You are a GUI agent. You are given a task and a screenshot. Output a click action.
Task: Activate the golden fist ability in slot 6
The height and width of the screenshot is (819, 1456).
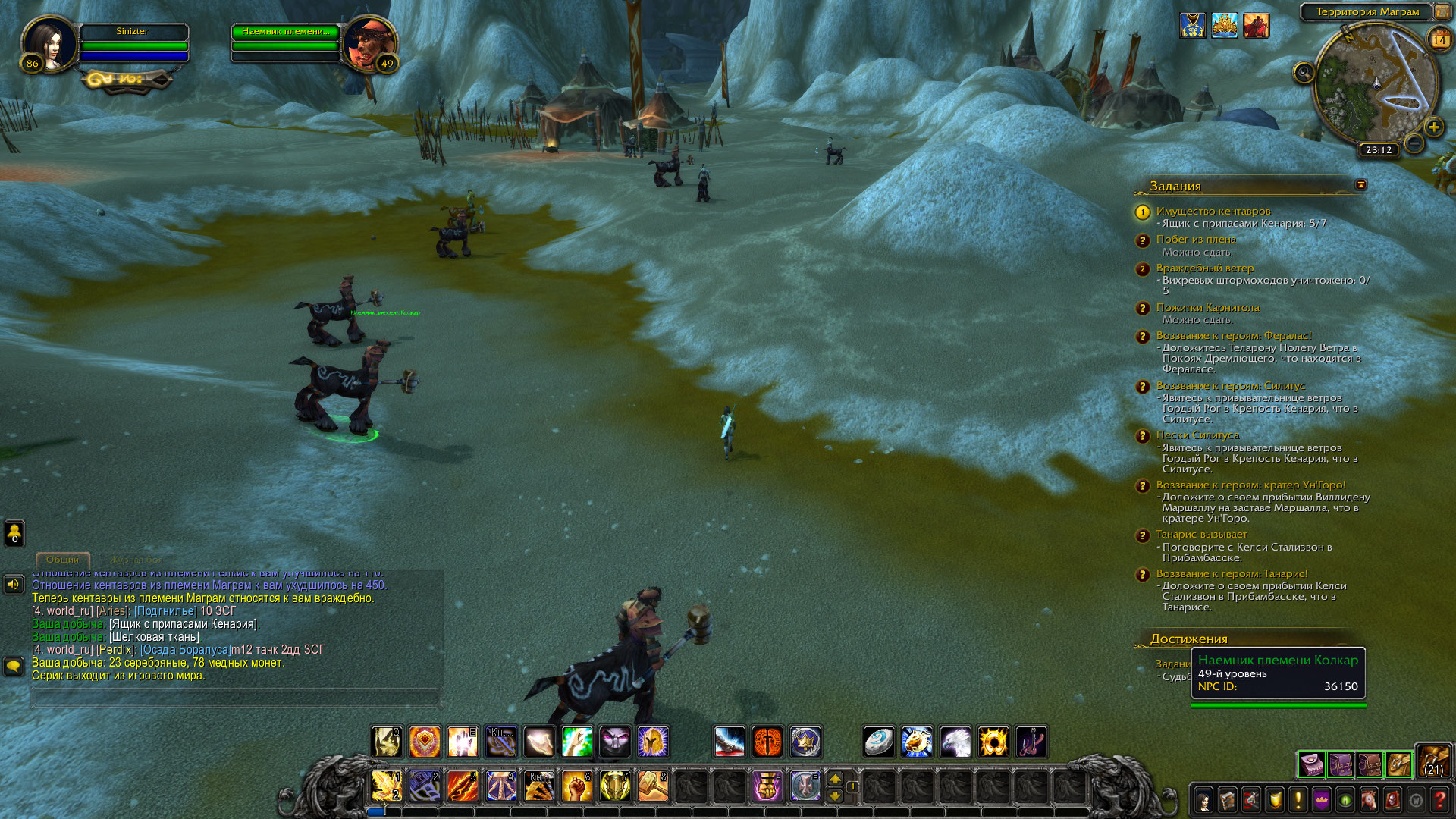(x=576, y=786)
